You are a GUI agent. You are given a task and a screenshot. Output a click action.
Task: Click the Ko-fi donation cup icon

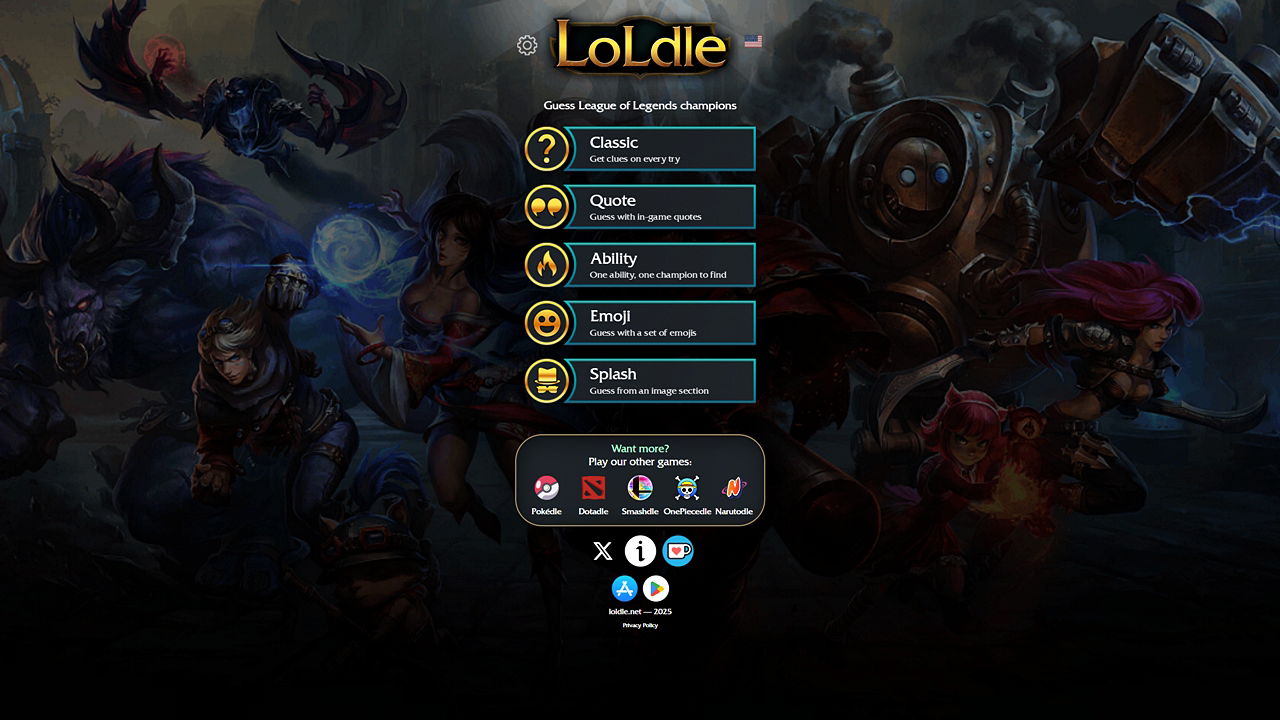[678, 551]
